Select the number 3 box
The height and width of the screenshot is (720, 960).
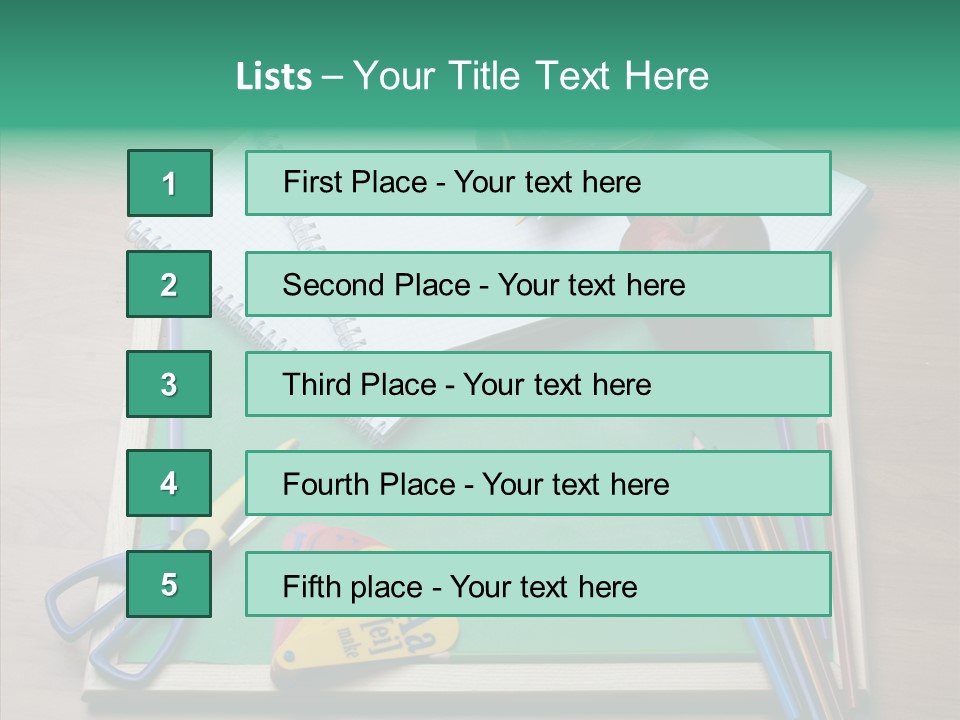(169, 384)
